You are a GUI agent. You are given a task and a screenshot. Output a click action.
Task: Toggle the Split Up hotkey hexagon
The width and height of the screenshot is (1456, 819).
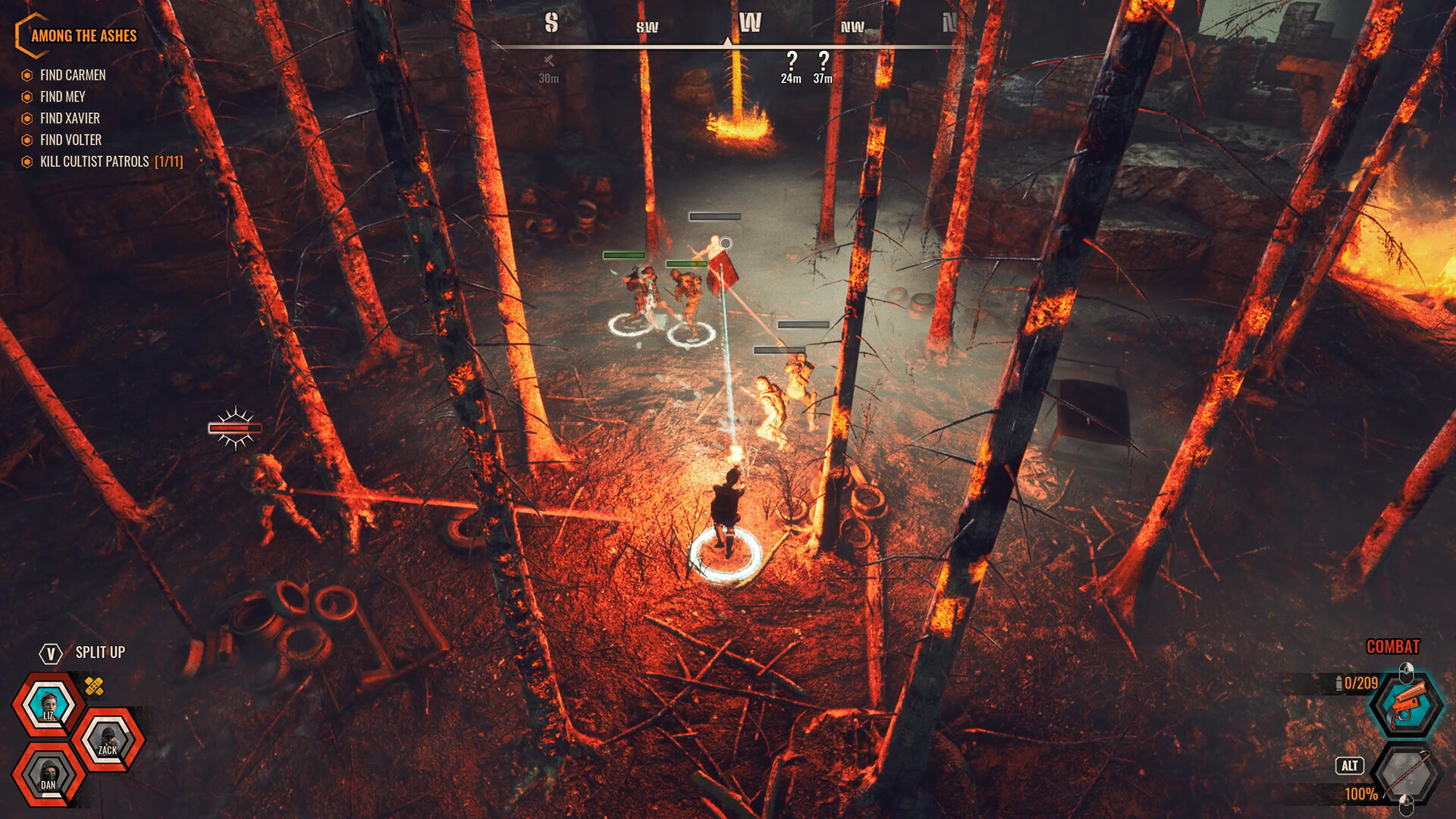click(49, 651)
